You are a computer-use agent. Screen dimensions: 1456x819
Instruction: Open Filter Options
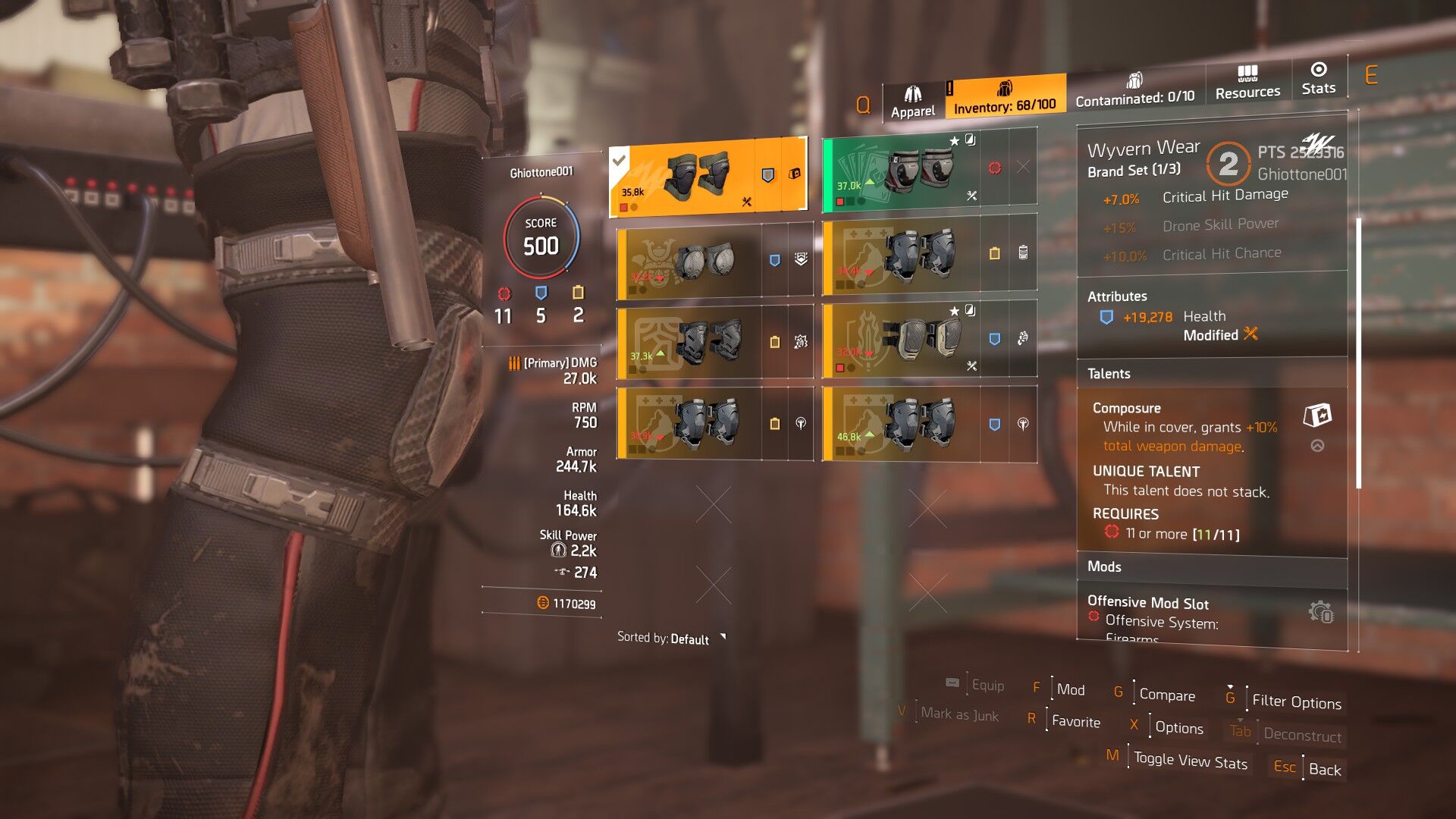coord(1296,701)
